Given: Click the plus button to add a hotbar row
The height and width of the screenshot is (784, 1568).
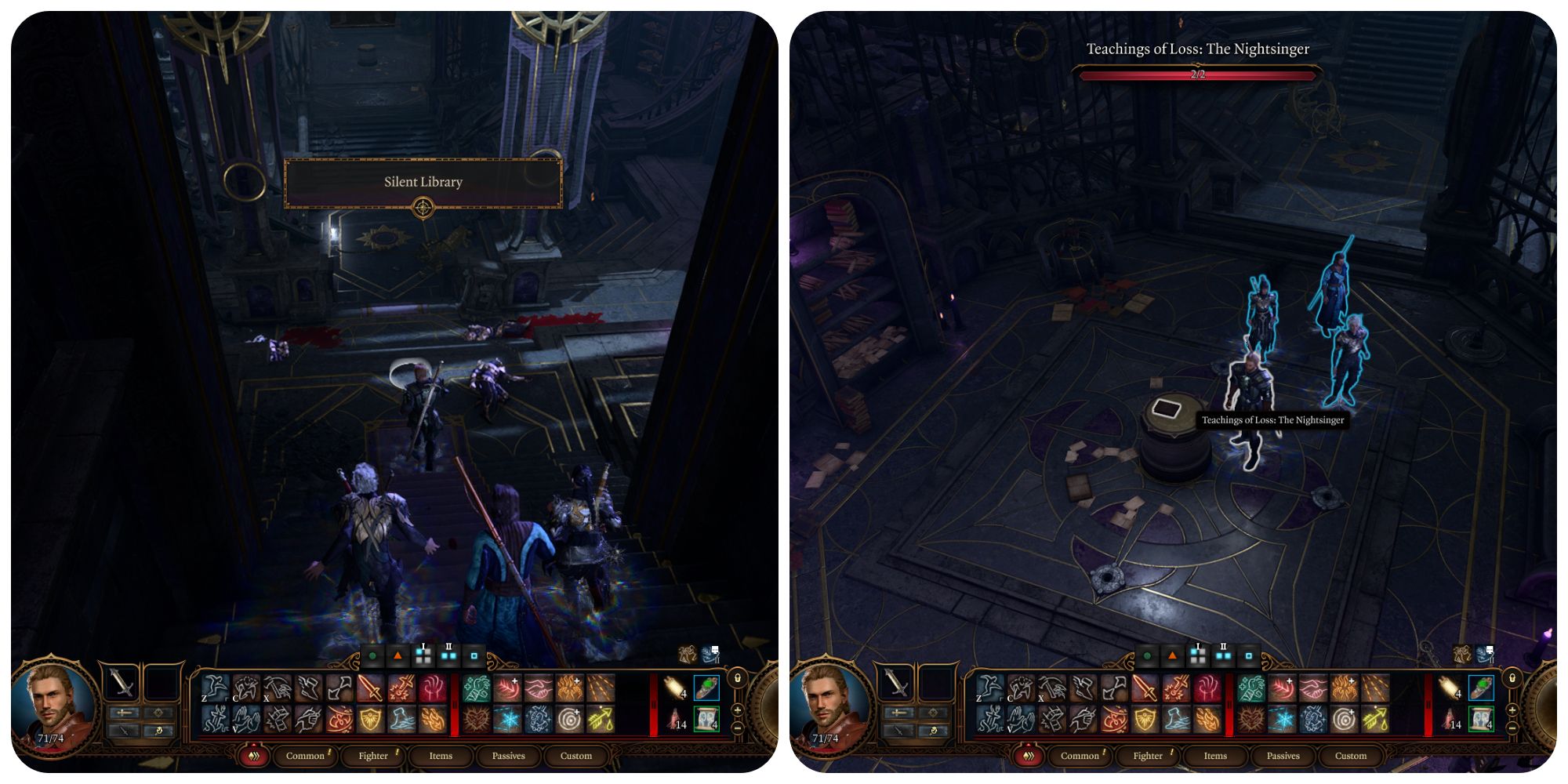Looking at the screenshot, I should tap(738, 711).
